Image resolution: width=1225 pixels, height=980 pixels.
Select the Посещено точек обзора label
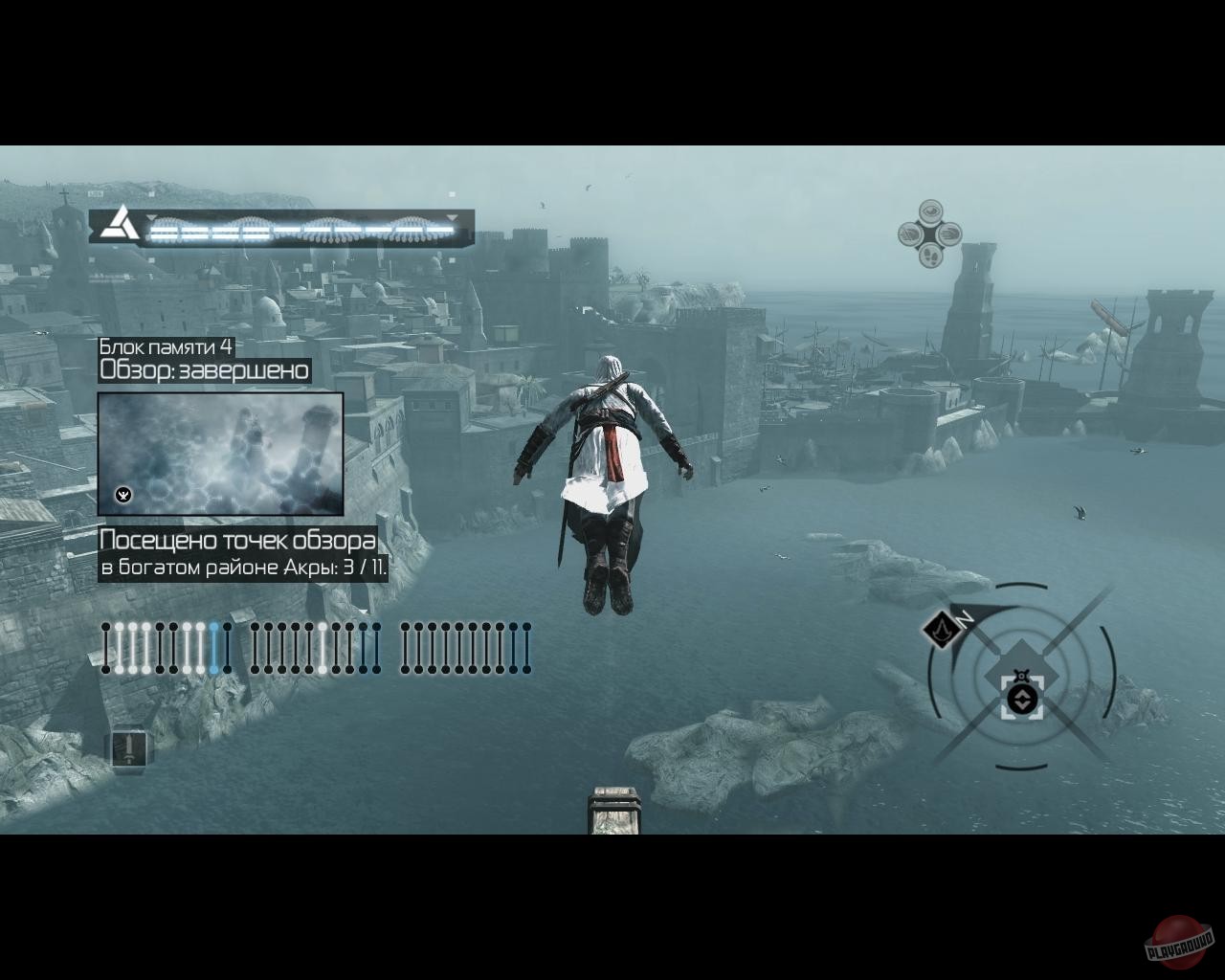tap(238, 539)
